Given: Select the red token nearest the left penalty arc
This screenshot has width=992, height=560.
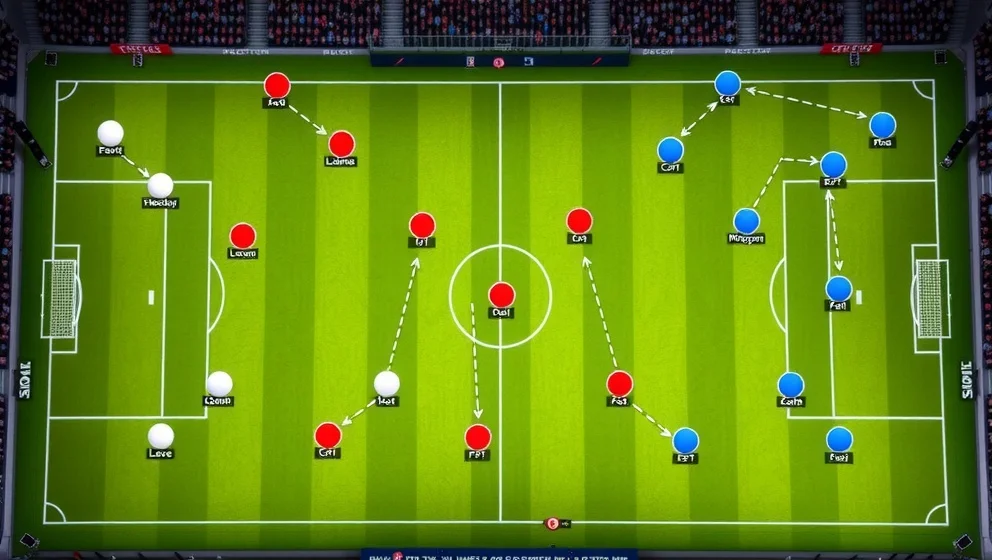Looking at the screenshot, I should point(242,236).
